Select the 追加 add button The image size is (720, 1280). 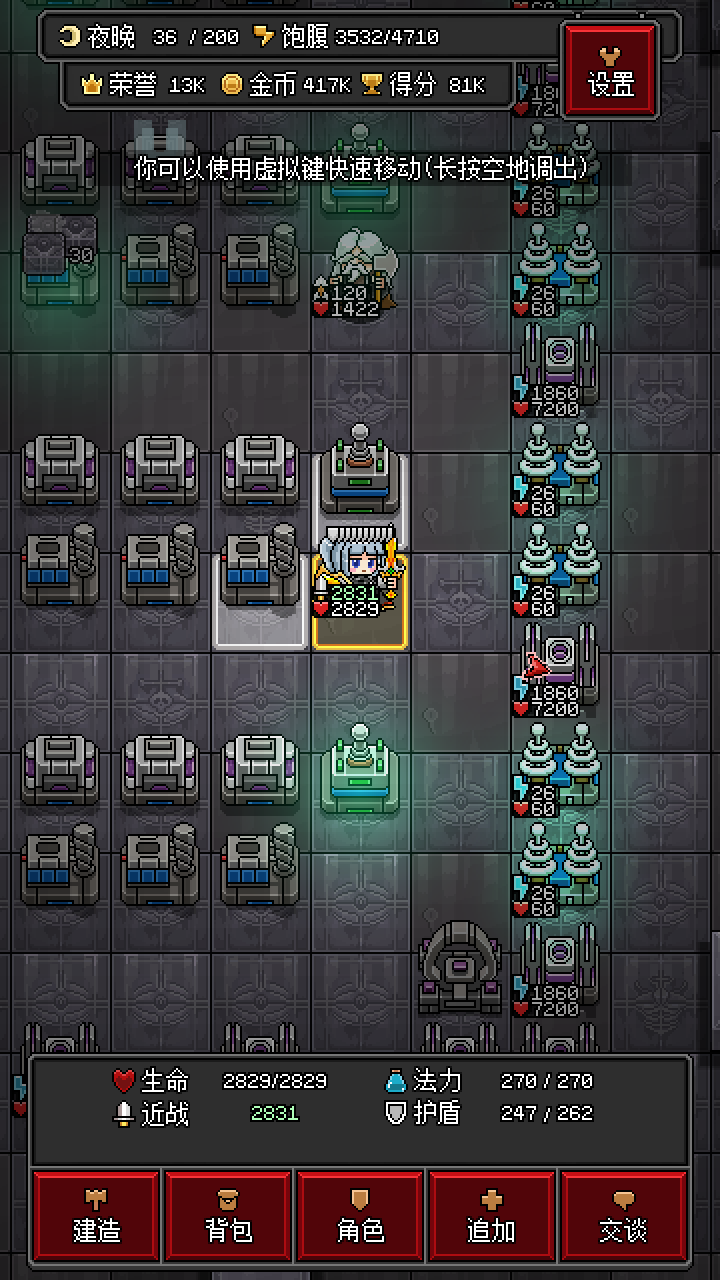pos(492,1216)
